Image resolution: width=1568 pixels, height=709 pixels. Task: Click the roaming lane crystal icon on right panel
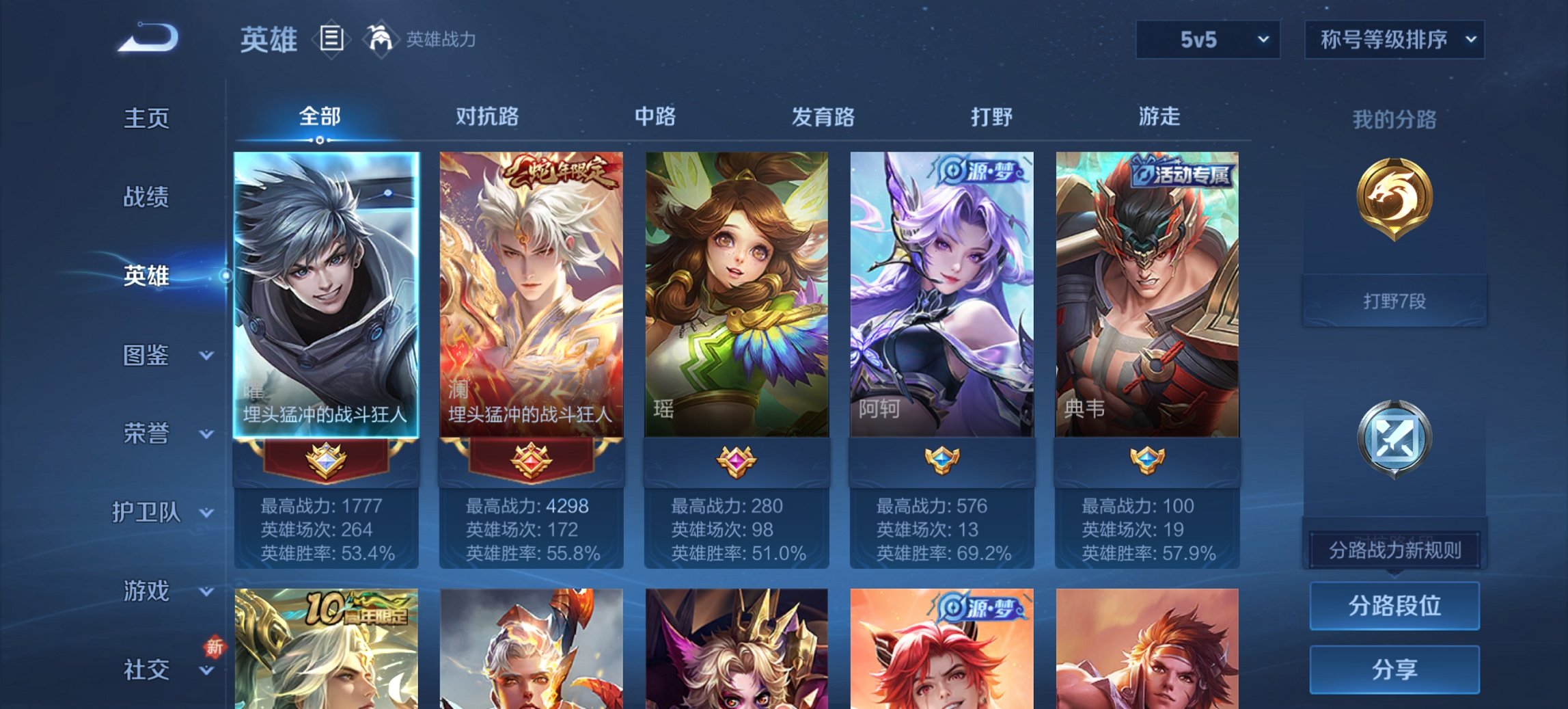(x=1394, y=438)
